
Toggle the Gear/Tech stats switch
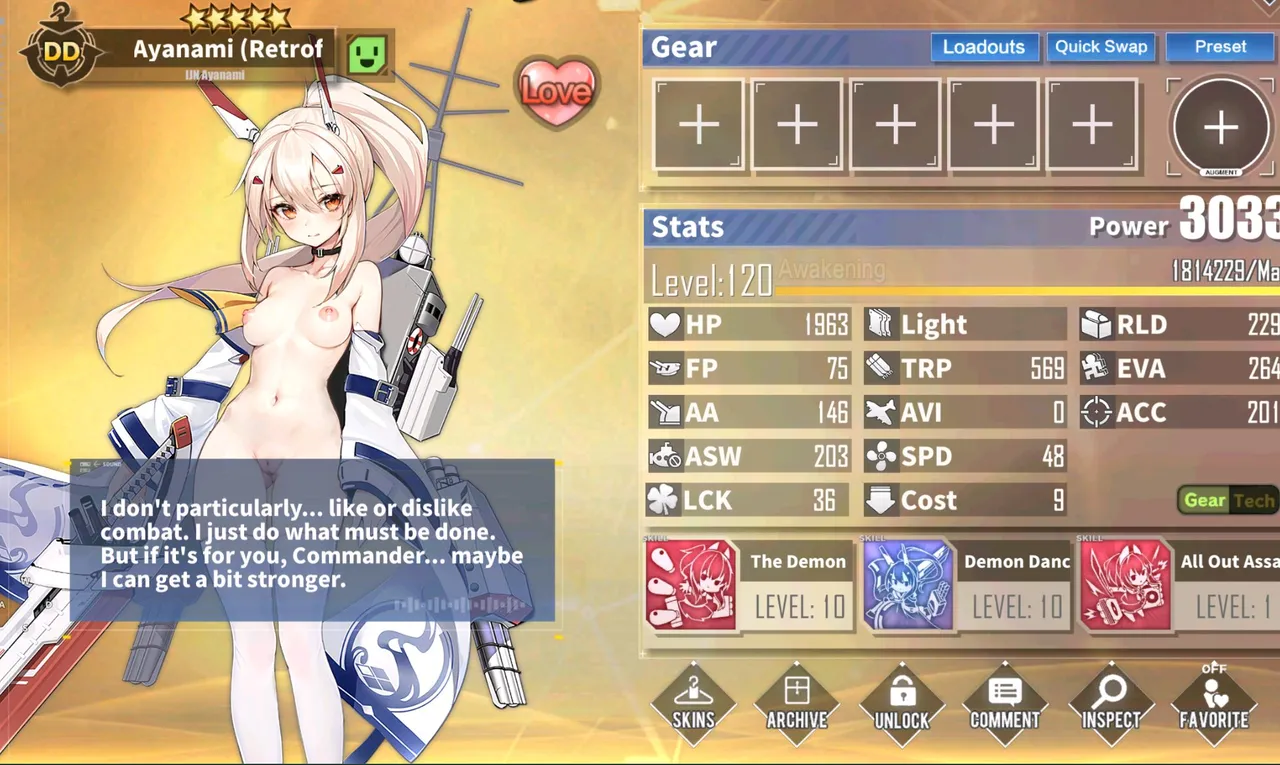tap(1228, 500)
